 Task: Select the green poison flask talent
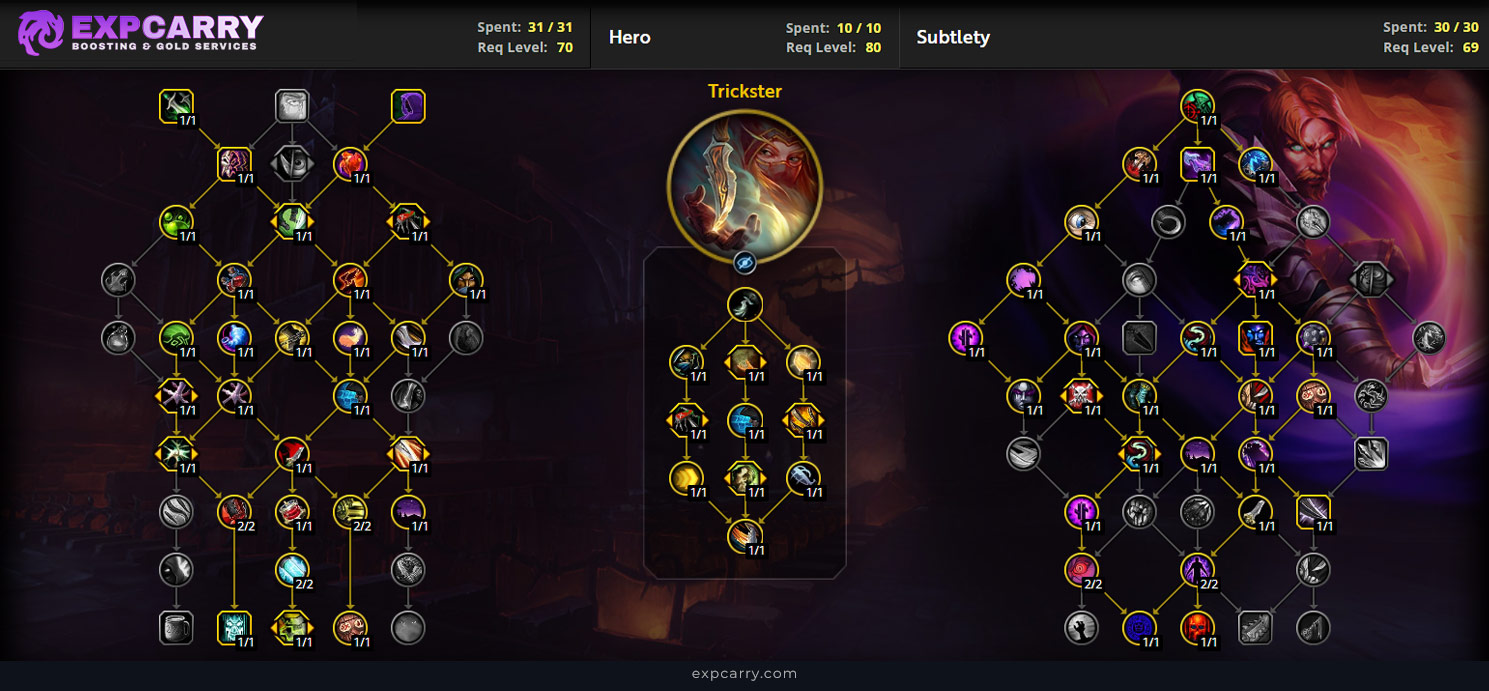pos(176,222)
